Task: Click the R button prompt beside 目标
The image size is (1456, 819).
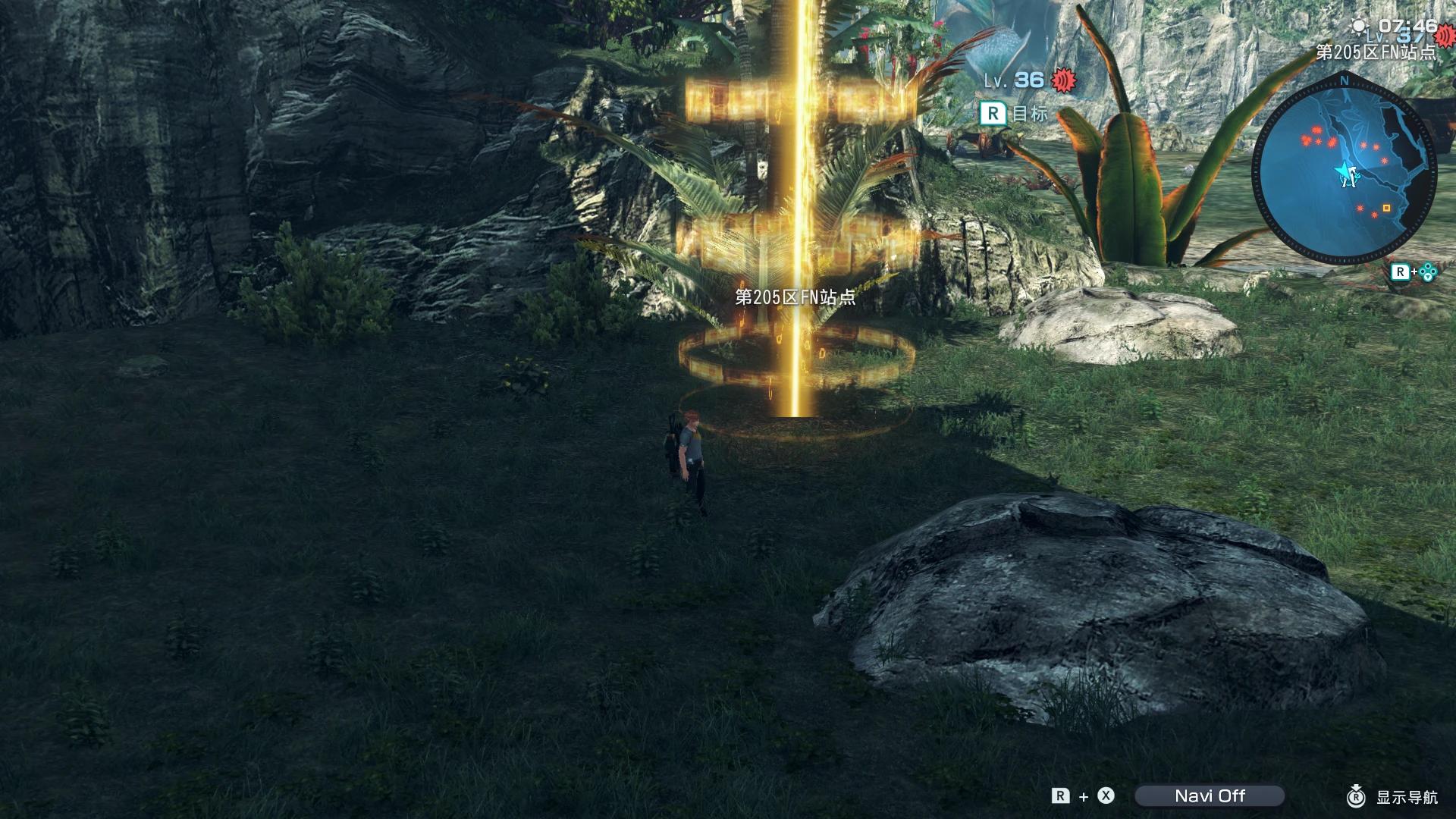Action: (x=993, y=114)
